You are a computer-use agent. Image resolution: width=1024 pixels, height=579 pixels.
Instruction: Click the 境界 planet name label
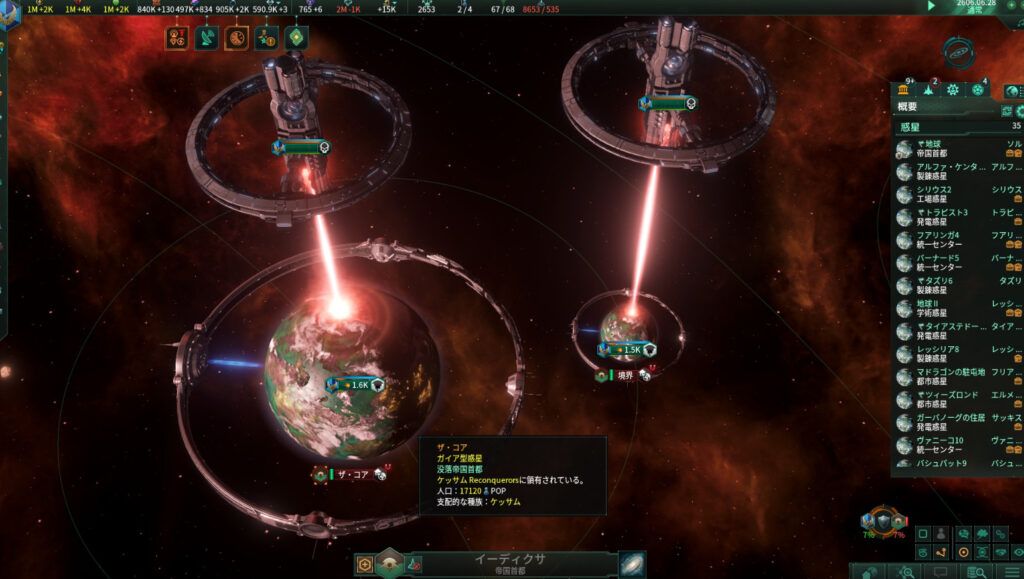(x=624, y=376)
